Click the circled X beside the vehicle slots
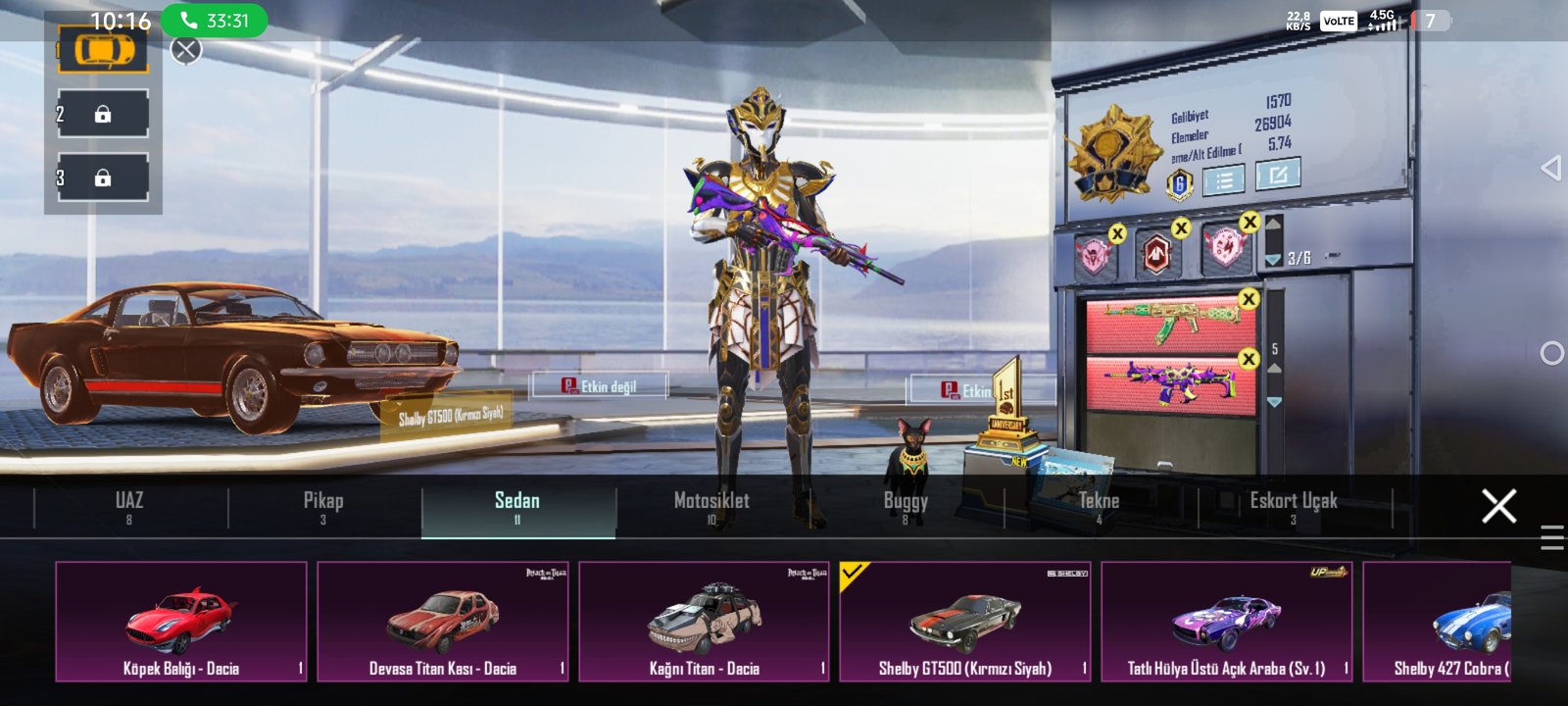Image resolution: width=1568 pixels, height=706 pixels. click(186, 50)
